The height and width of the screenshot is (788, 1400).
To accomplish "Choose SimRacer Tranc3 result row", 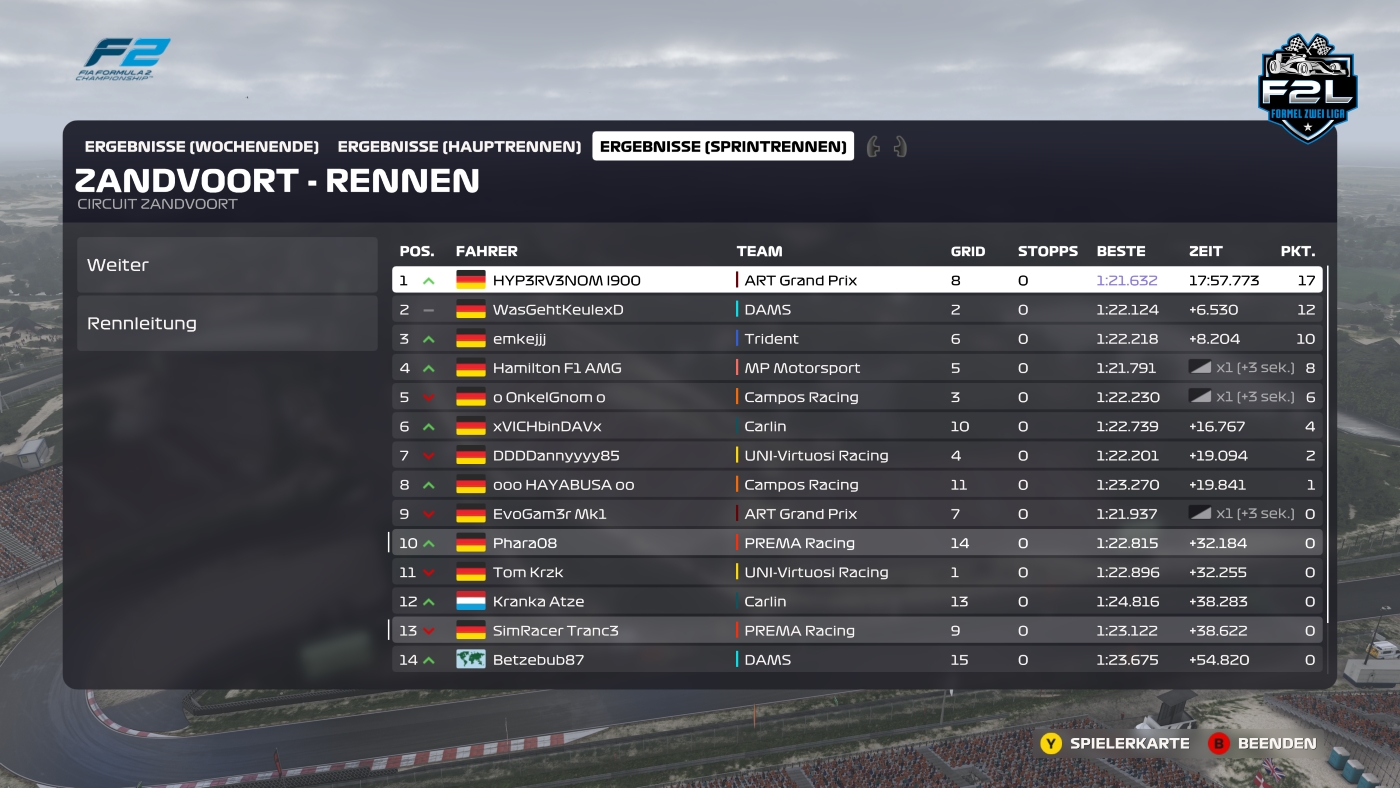I will coord(857,631).
